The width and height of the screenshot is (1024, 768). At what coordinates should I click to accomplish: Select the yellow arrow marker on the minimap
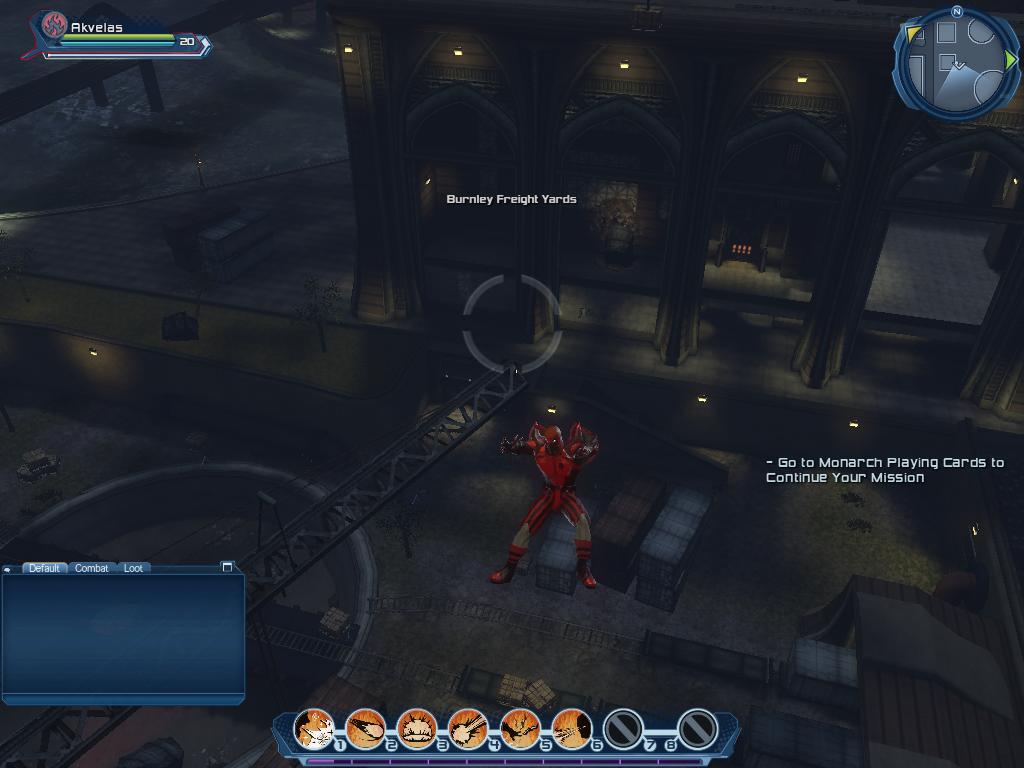(x=915, y=36)
